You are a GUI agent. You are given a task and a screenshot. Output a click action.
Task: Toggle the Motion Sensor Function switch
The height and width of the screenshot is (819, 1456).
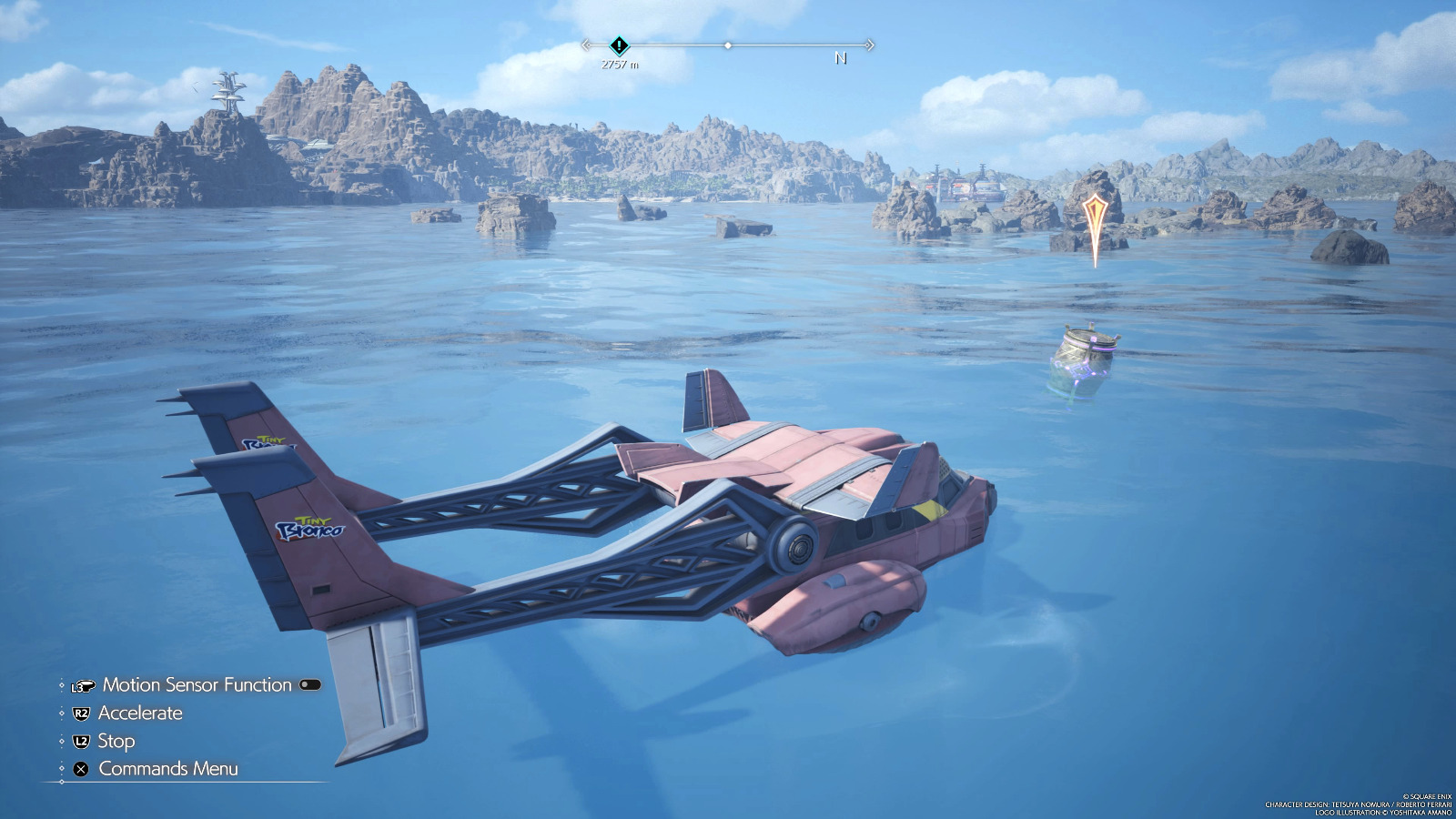[310, 685]
